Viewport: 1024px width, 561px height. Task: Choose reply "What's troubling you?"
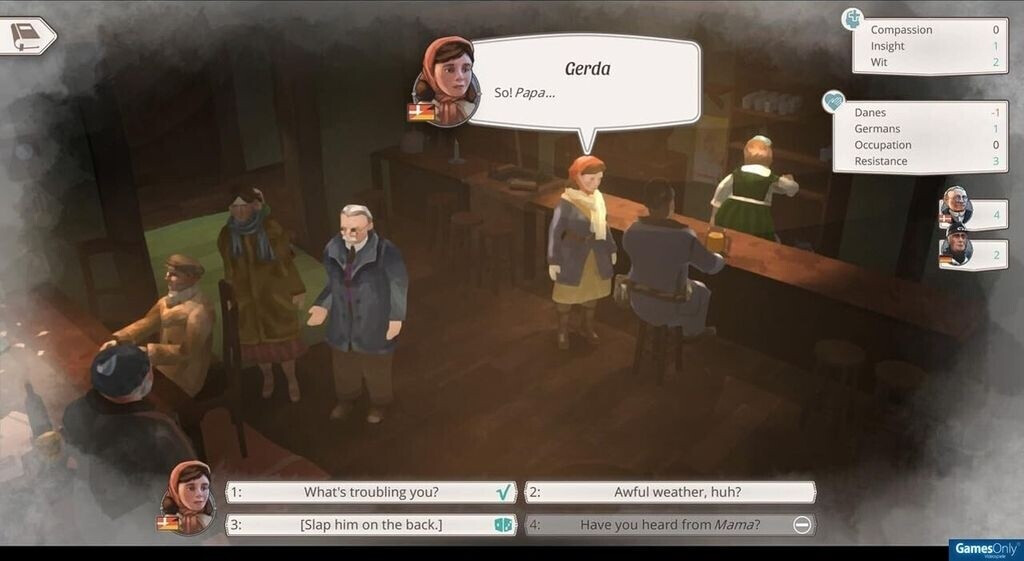click(x=371, y=492)
